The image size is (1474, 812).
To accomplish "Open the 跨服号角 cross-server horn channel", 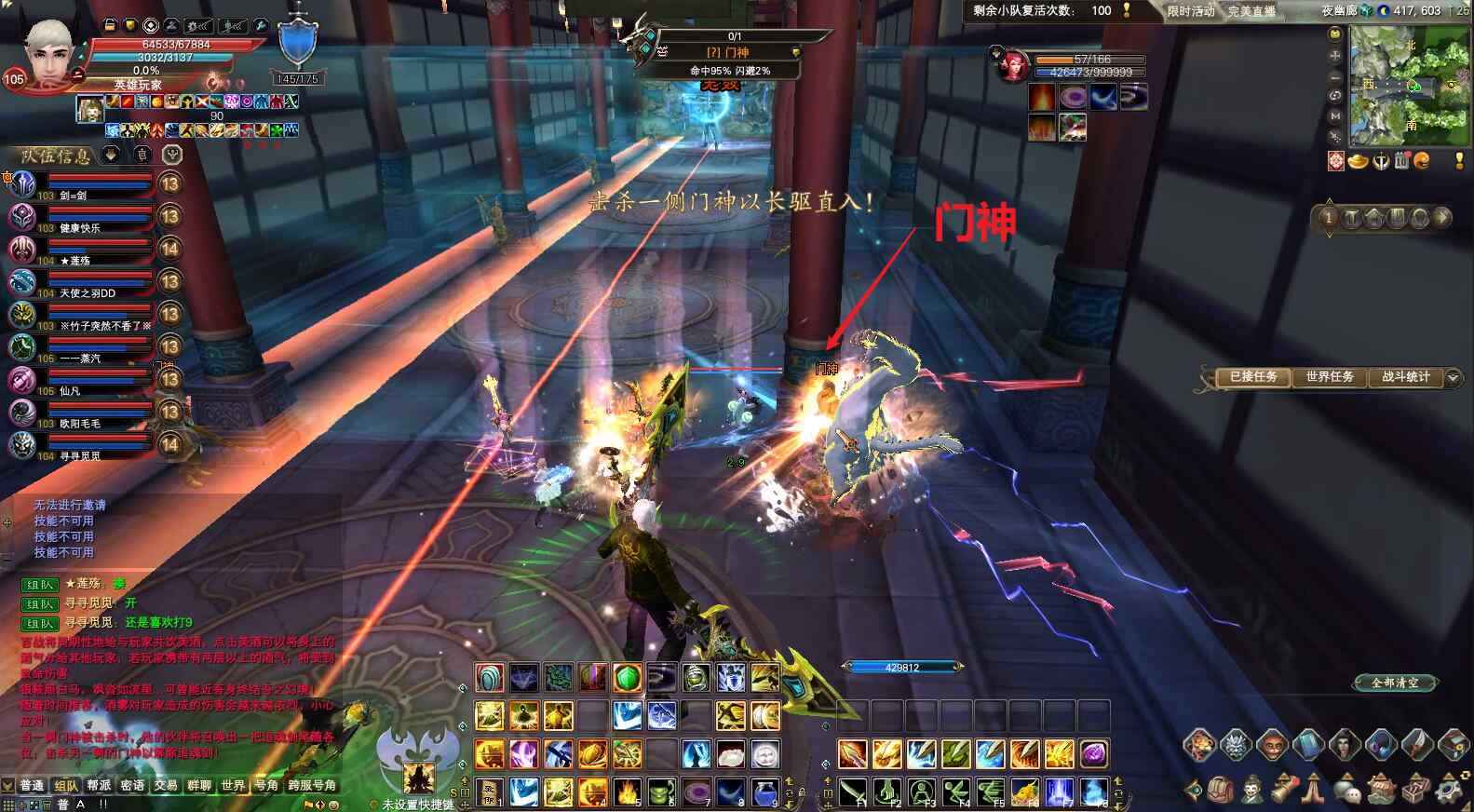I will 312,786.
